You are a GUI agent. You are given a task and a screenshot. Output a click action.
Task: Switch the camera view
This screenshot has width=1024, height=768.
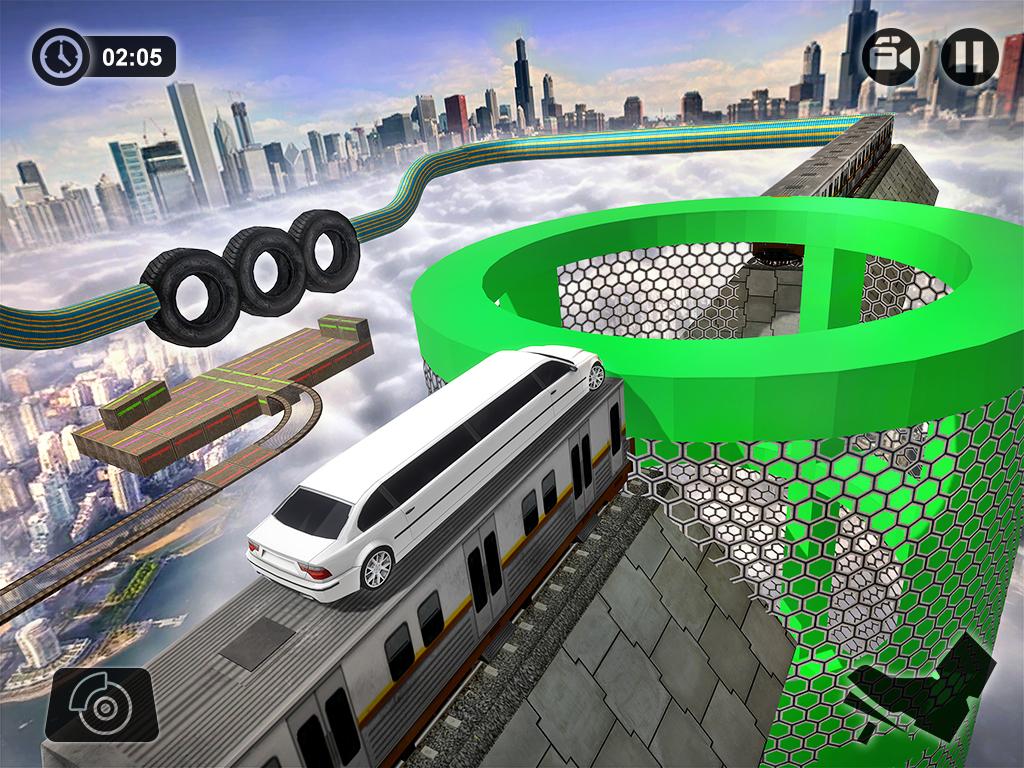pos(891,57)
